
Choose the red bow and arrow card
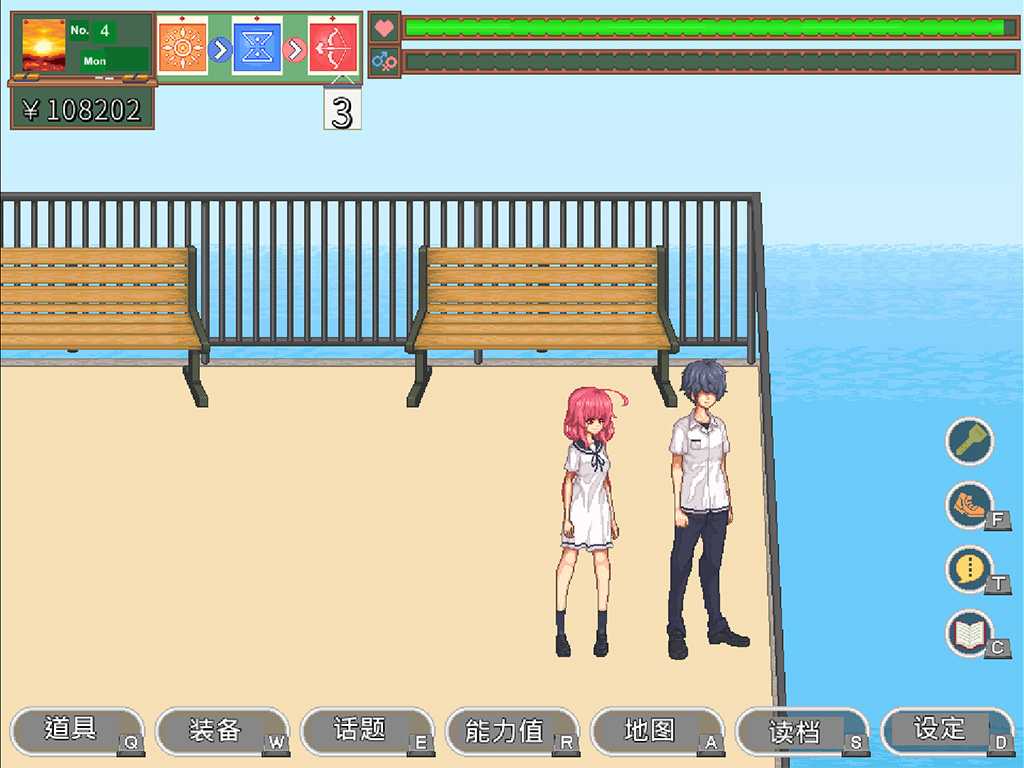tap(333, 47)
